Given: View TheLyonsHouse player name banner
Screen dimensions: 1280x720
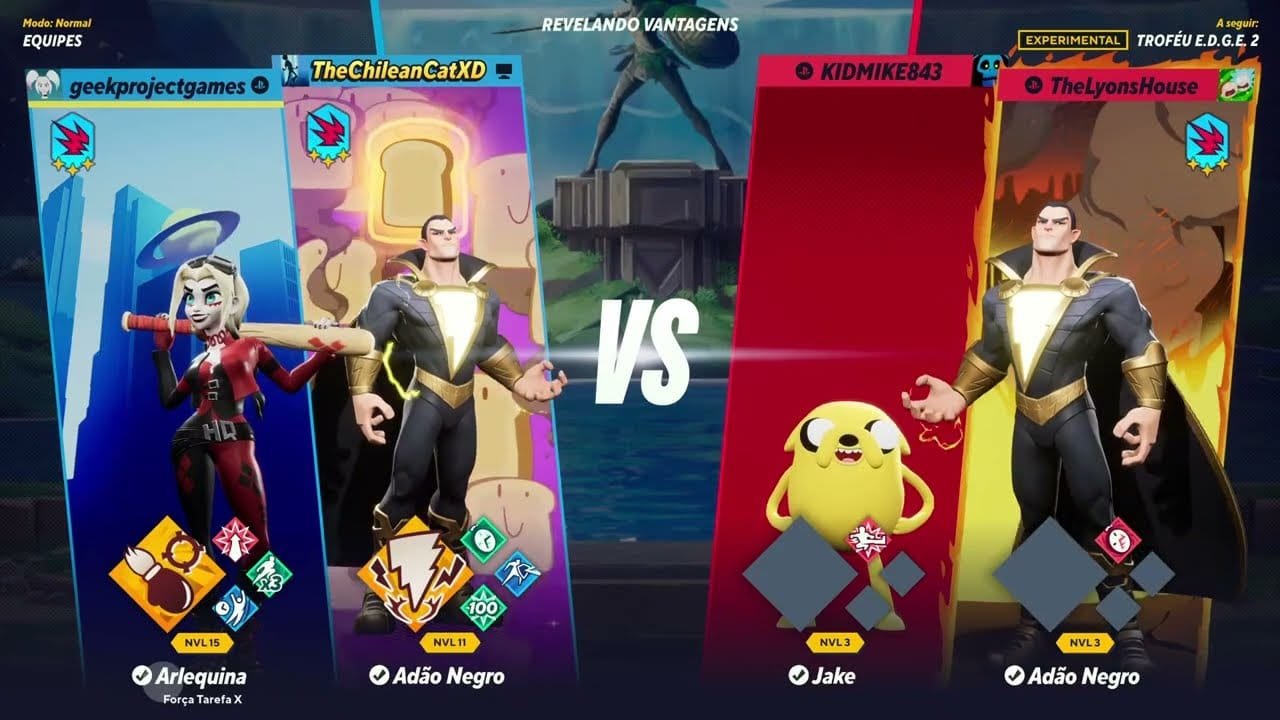Looking at the screenshot, I should (x=1122, y=86).
